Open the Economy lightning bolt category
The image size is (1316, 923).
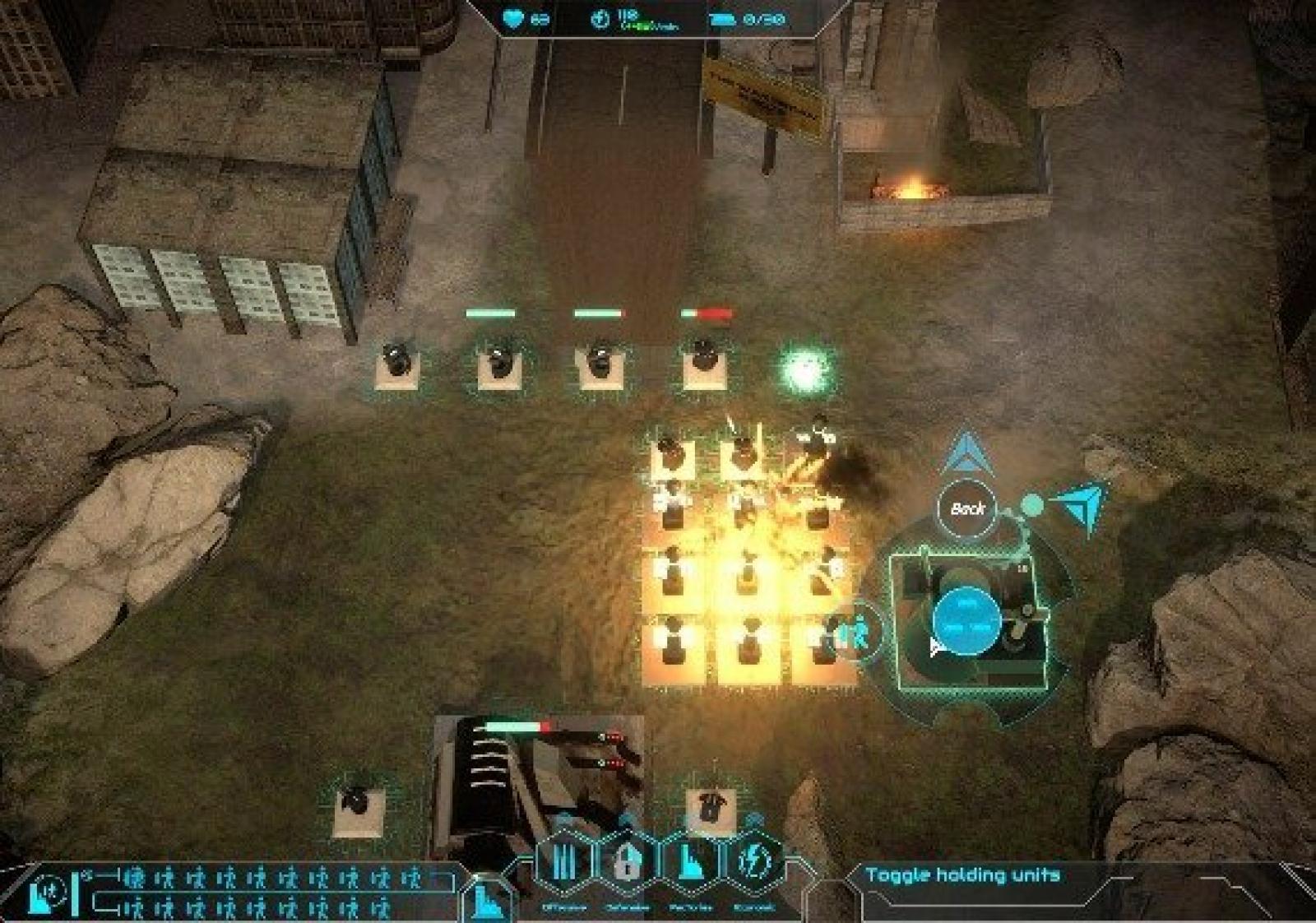pos(753,863)
